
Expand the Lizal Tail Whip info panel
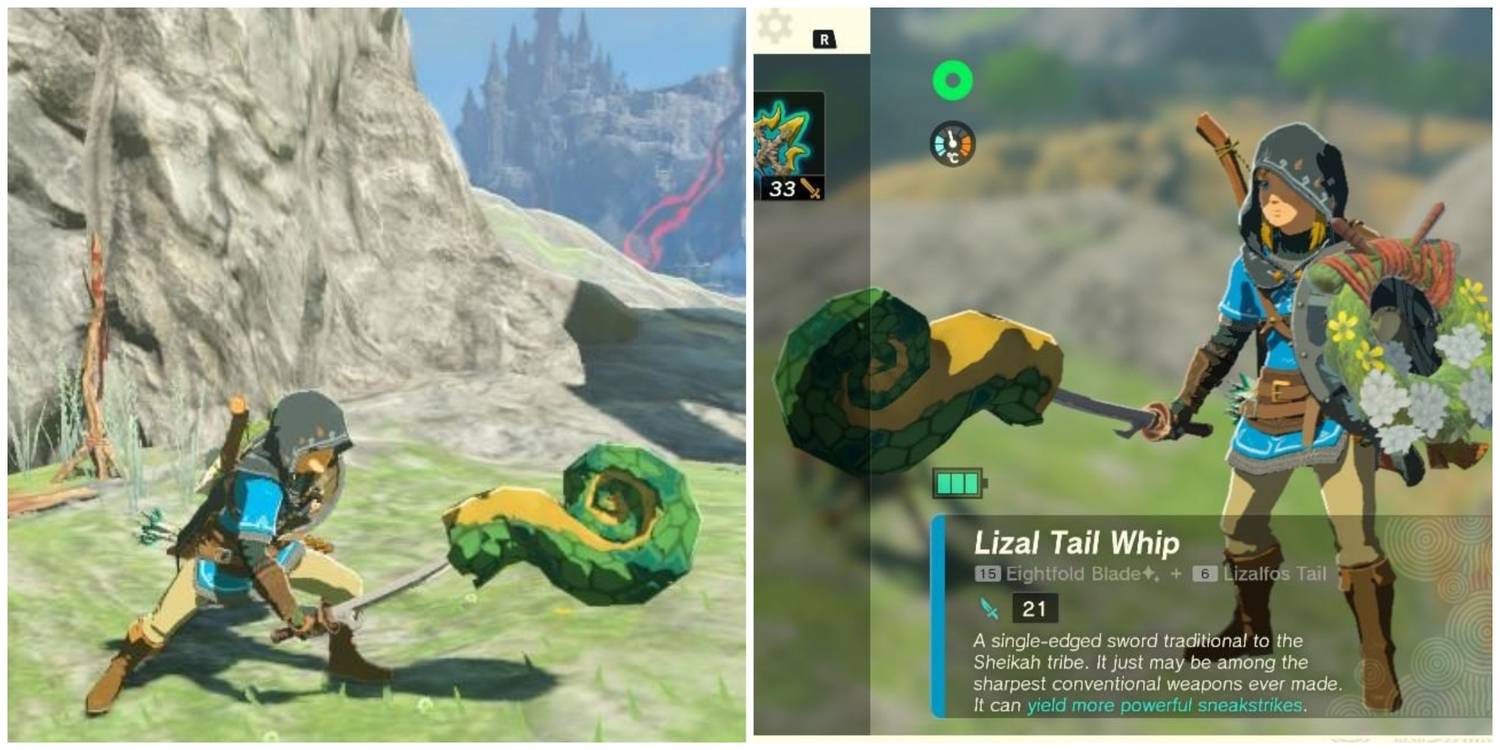(x=1150, y=630)
